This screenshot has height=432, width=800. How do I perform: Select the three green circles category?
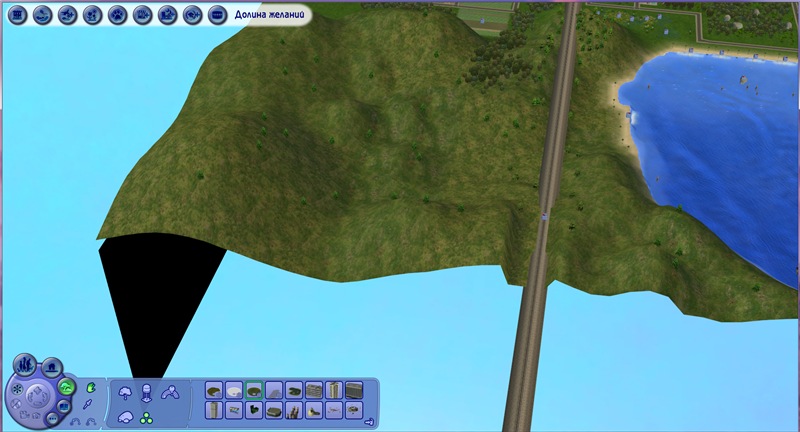(x=147, y=417)
